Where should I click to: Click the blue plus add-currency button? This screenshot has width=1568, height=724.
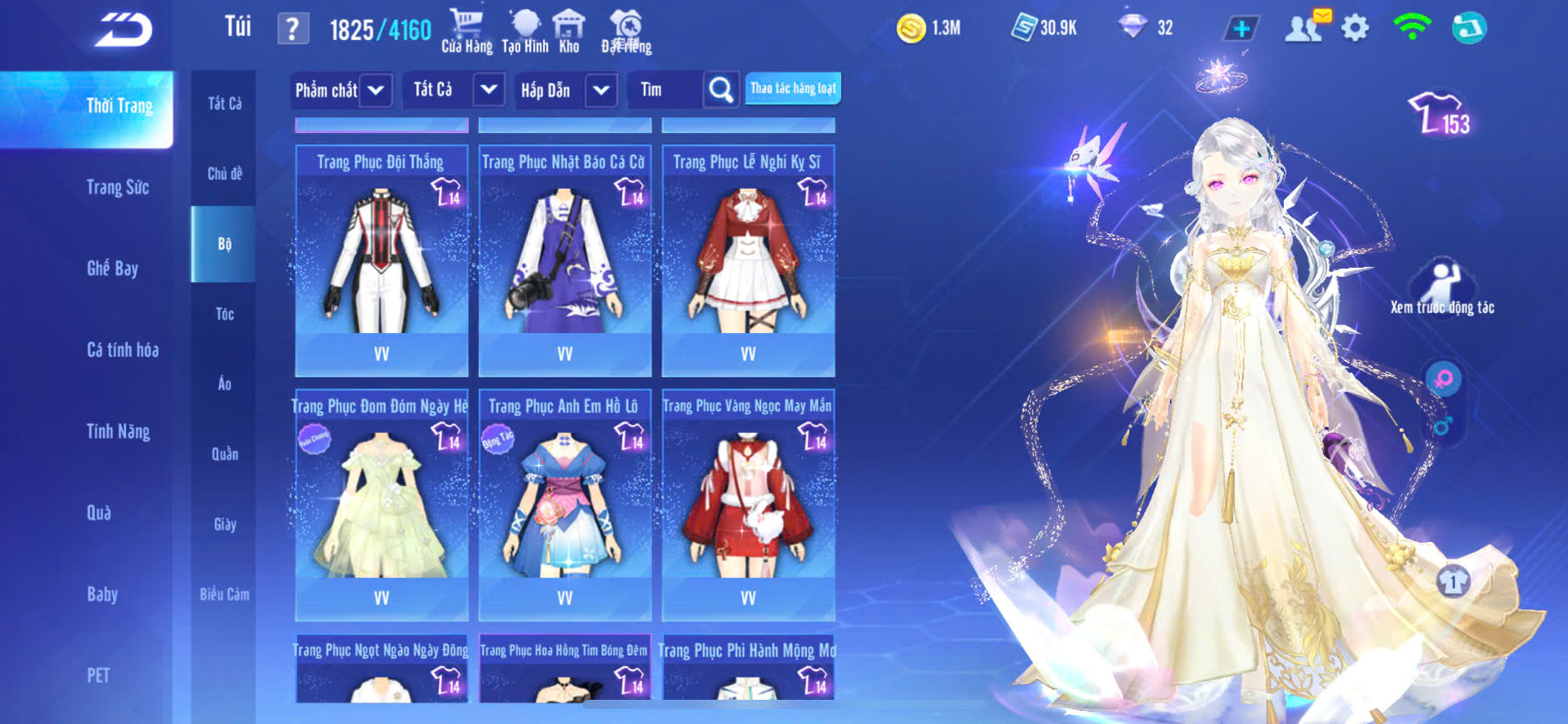point(1241,28)
